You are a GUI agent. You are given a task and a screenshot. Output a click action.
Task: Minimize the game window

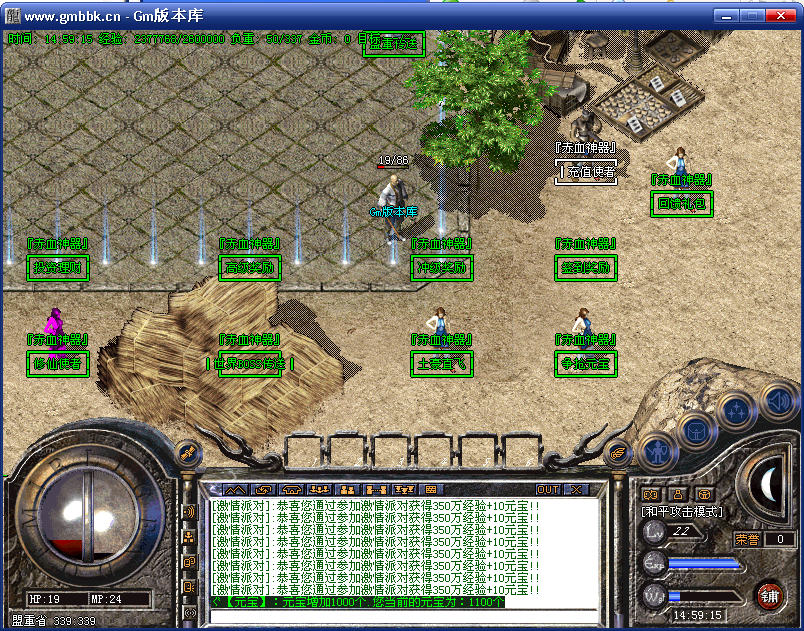(725, 15)
